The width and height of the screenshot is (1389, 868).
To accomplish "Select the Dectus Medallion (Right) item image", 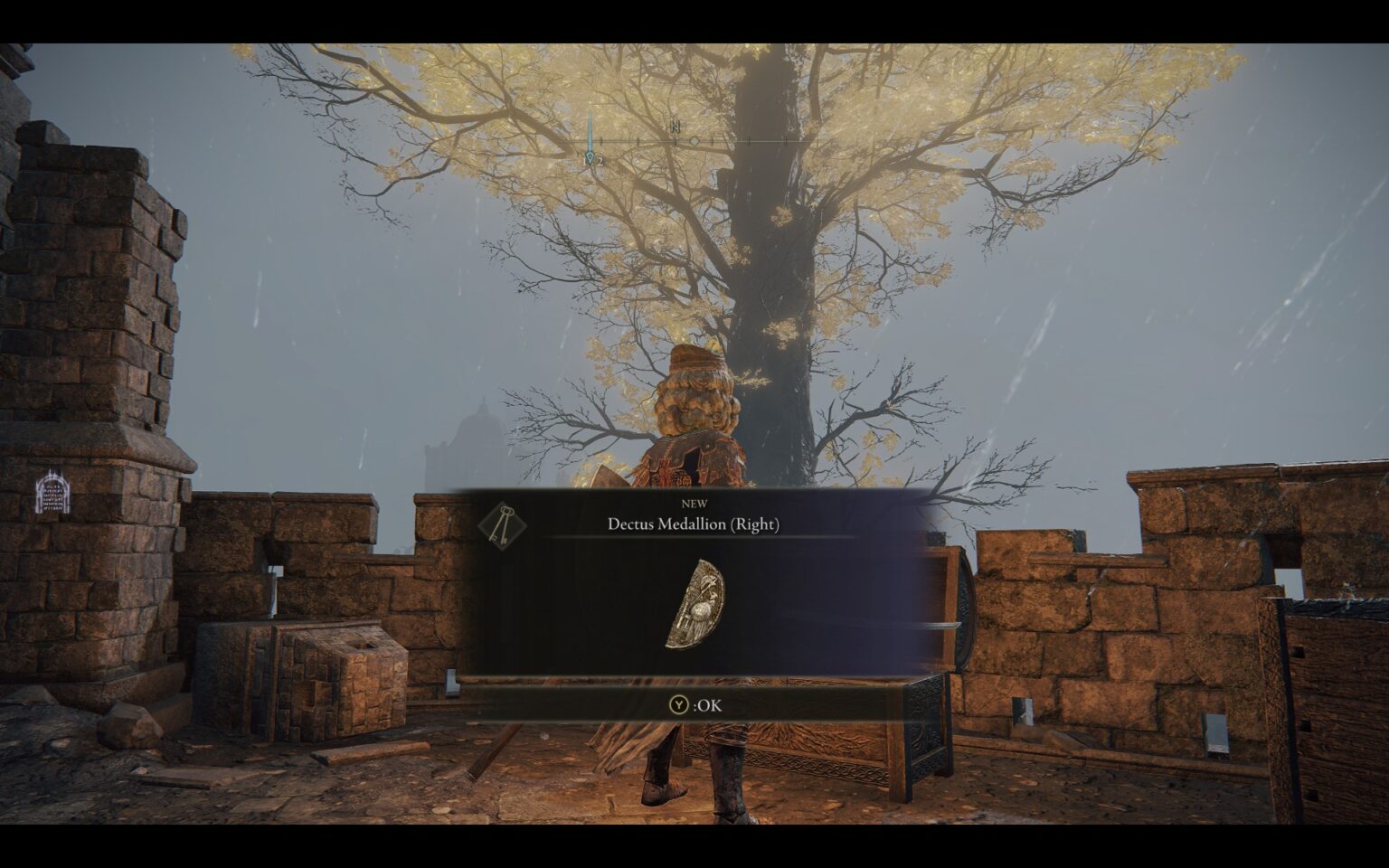I will click(694, 604).
